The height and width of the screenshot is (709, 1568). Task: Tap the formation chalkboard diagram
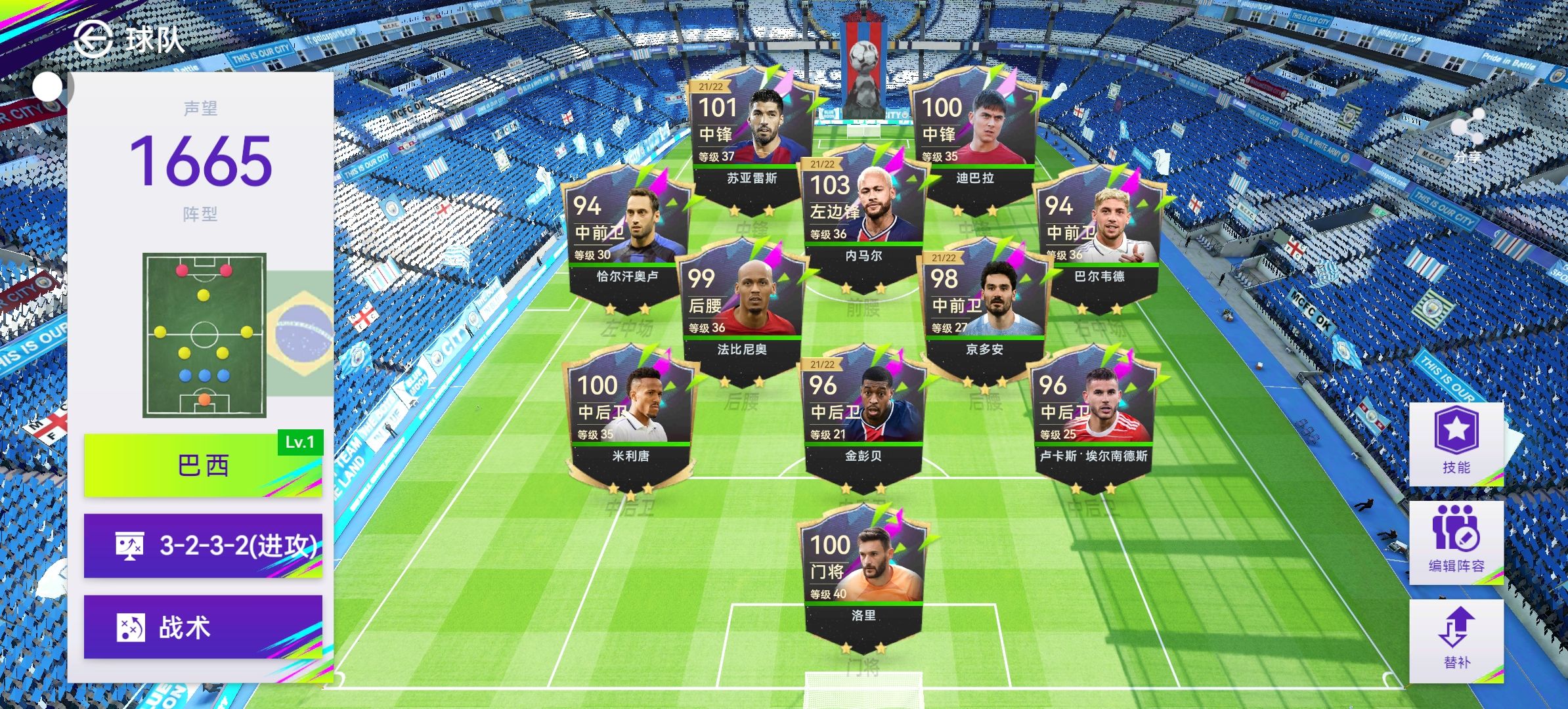(204, 335)
